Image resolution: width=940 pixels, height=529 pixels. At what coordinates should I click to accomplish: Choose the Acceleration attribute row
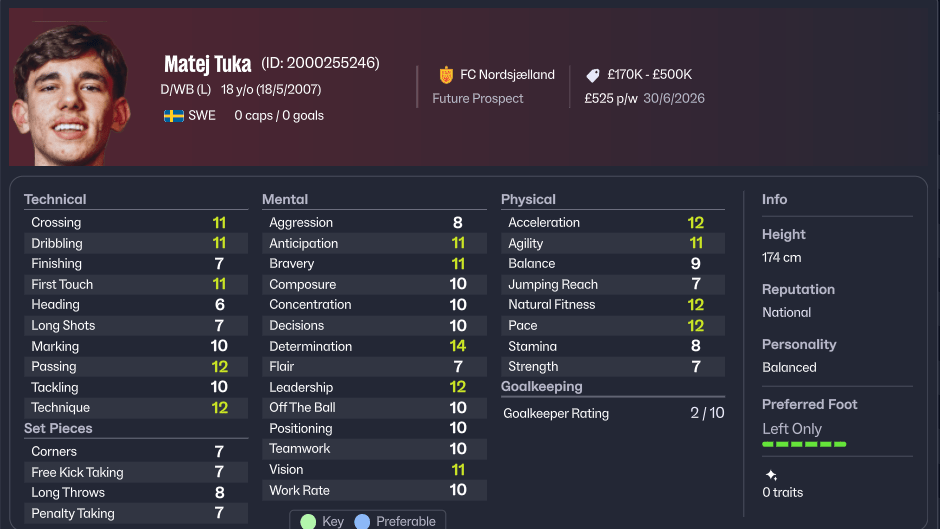pos(612,223)
